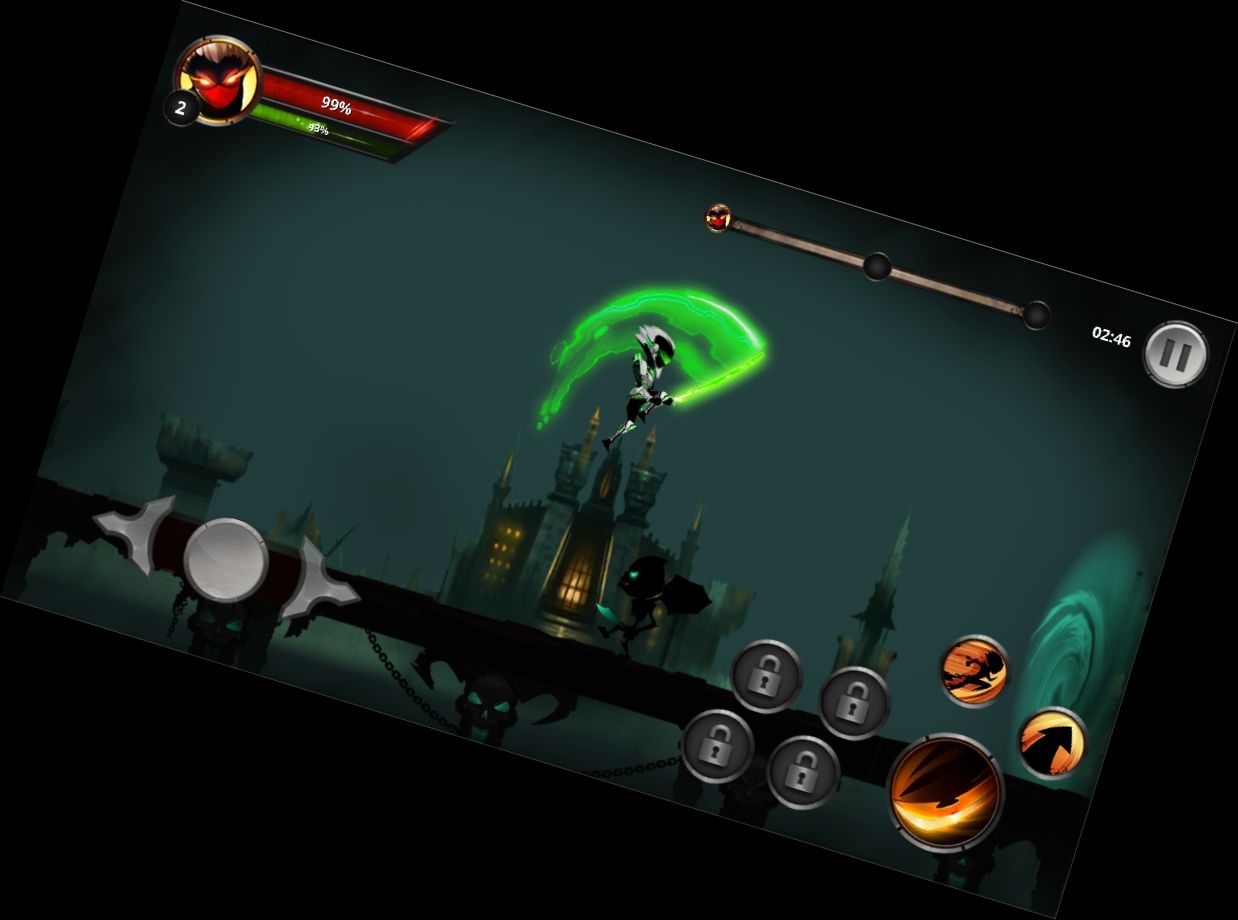Tap the left movement arrow
Screen dimensions: 1238x920
(x=137, y=534)
